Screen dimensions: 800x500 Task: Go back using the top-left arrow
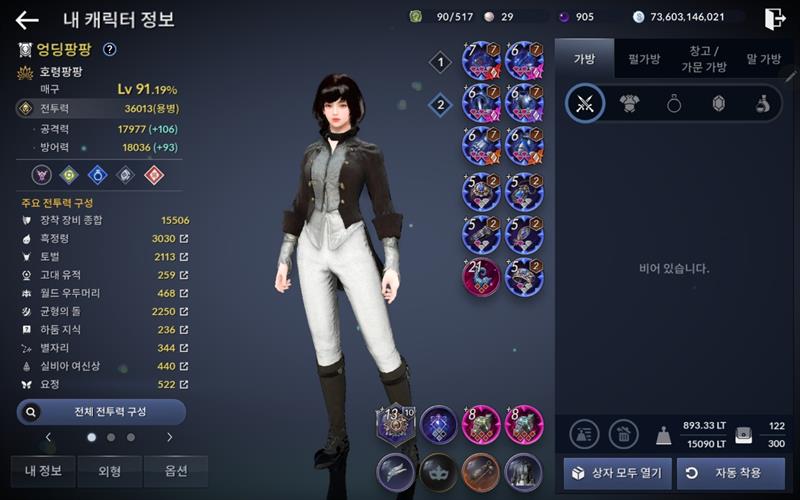[x=27, y=19]
